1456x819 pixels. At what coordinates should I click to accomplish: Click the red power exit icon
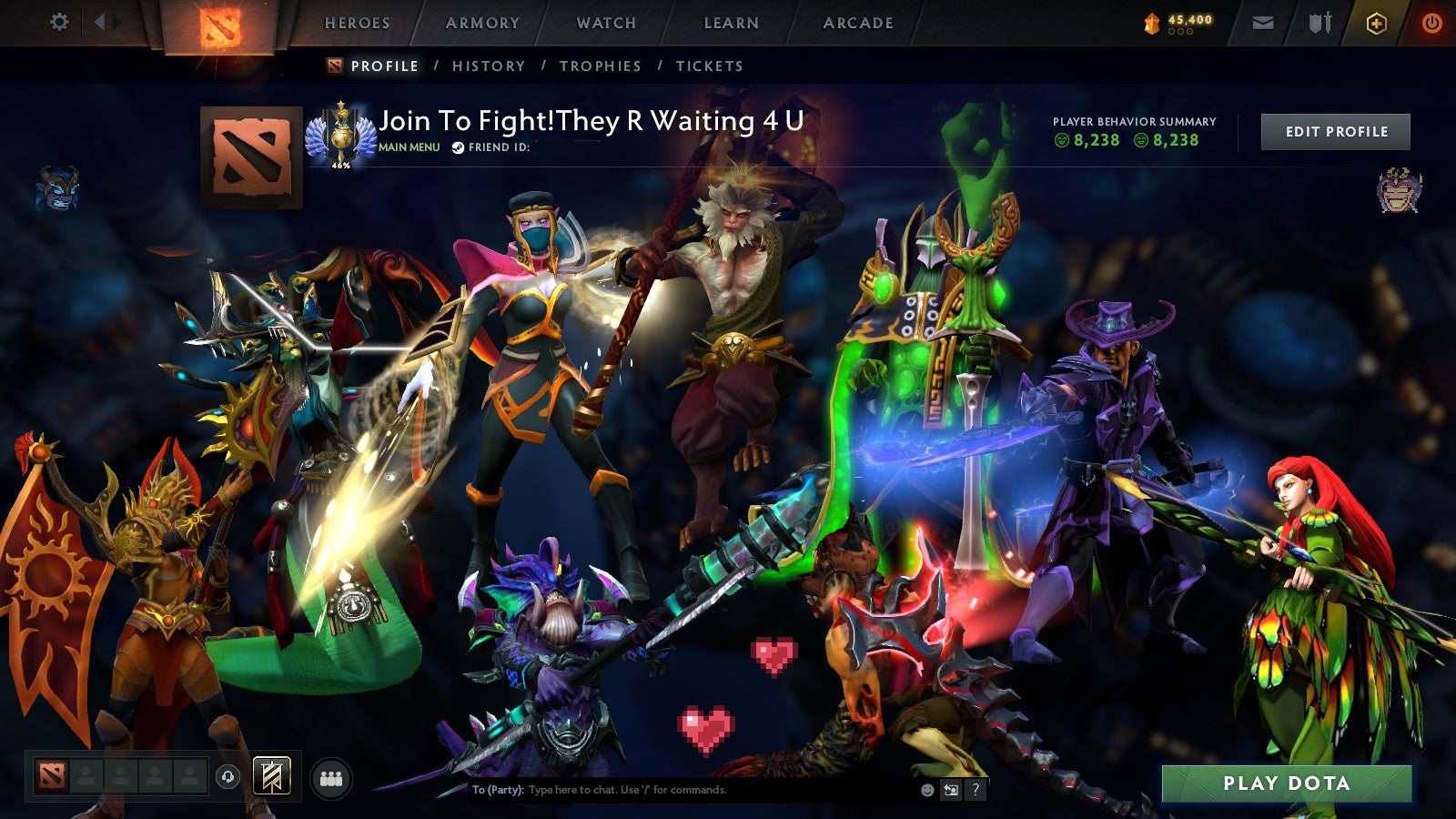pos(1431,23)
